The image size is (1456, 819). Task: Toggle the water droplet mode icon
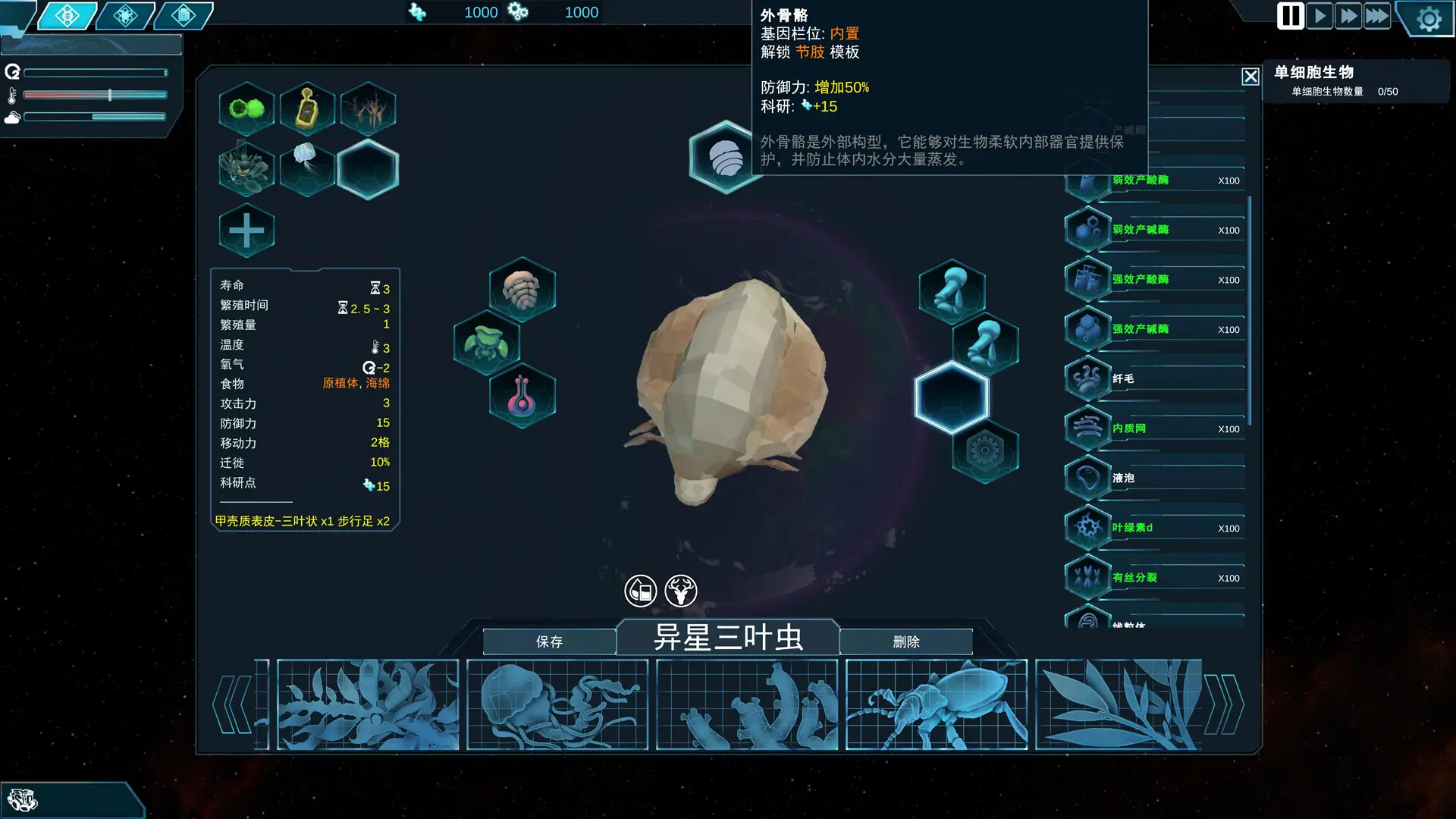click(641, 591)
